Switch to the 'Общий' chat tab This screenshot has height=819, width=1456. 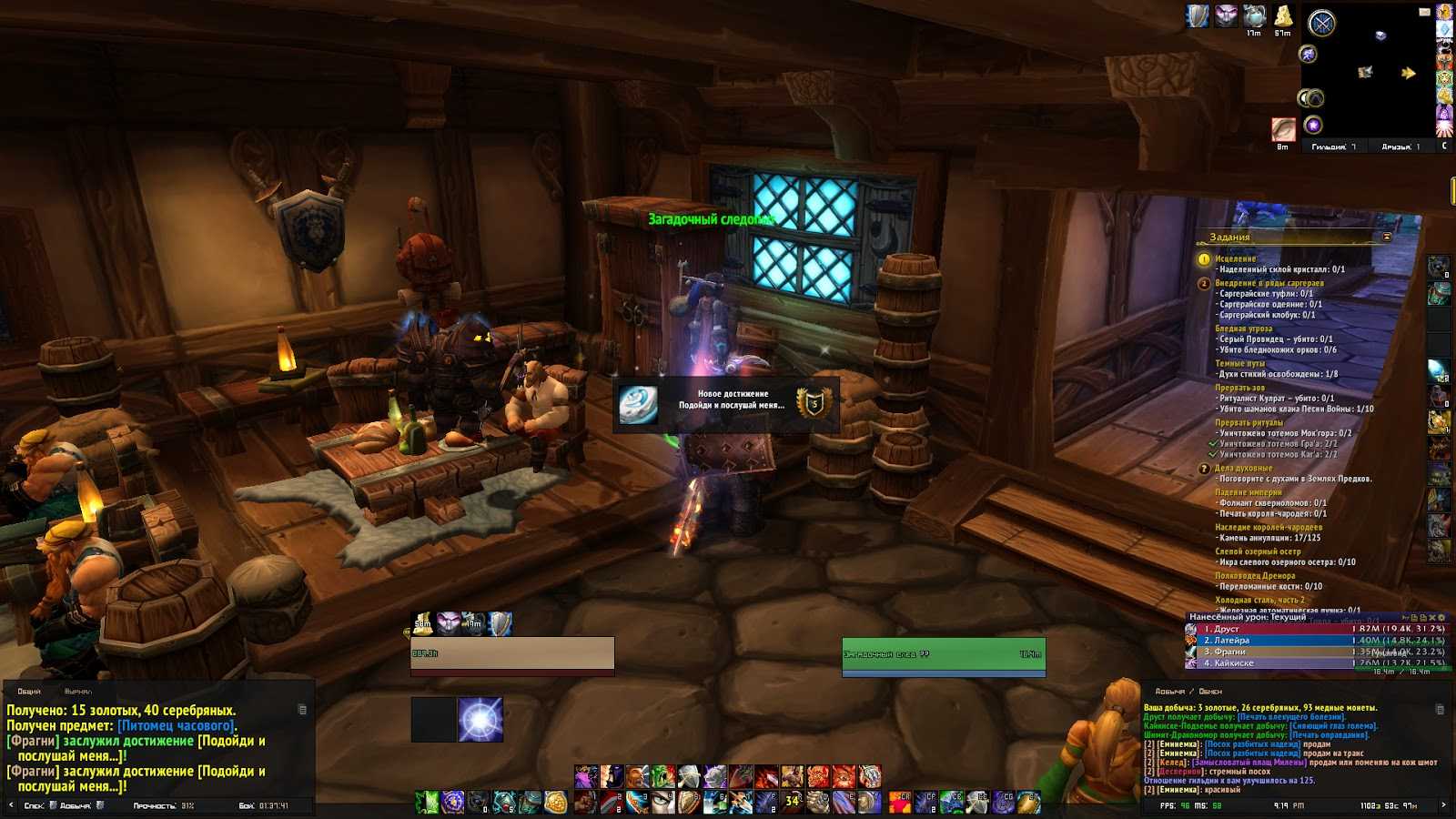click(29, 692)
